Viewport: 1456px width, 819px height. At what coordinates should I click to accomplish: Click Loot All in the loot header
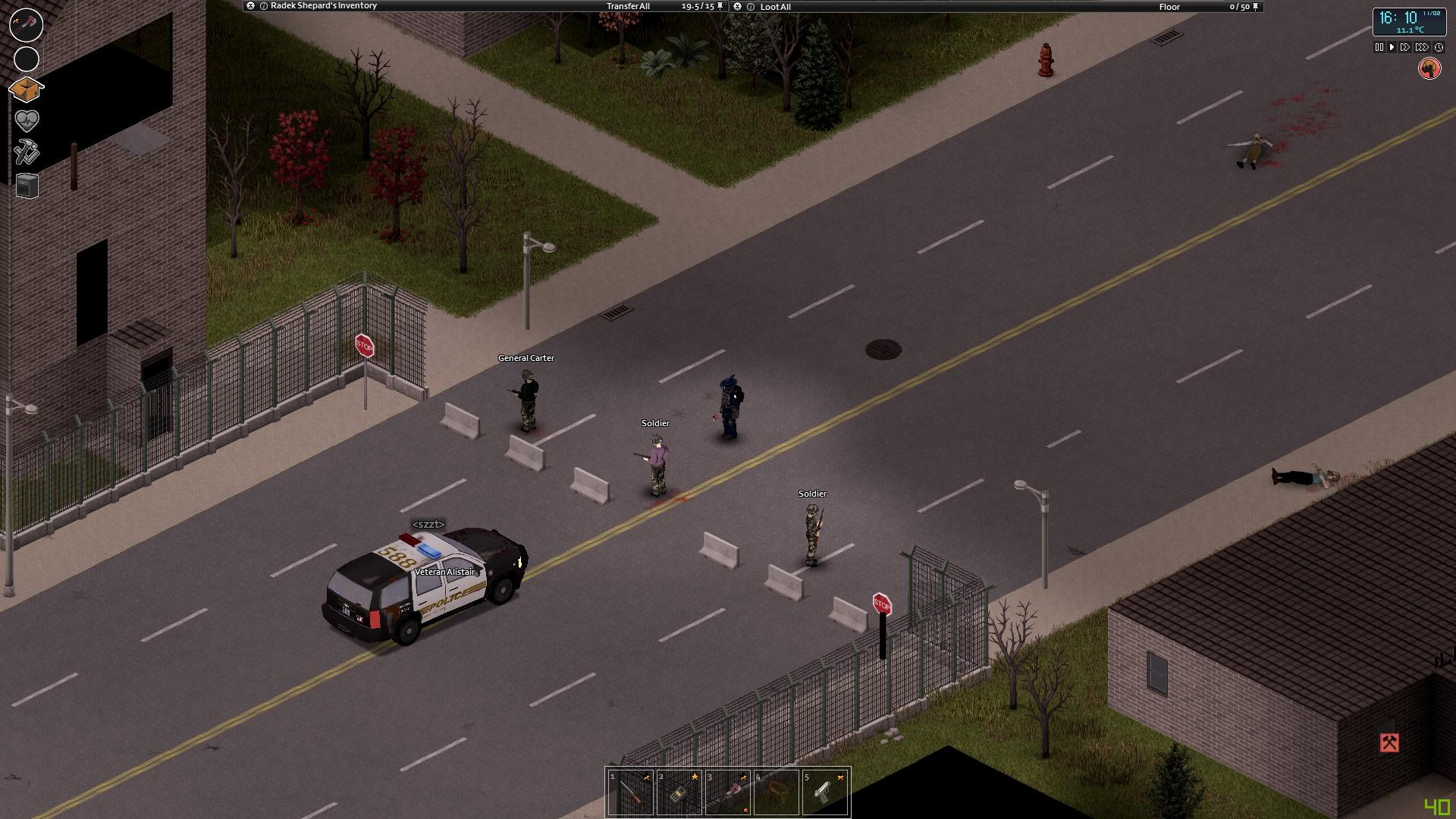pos(775,7)
